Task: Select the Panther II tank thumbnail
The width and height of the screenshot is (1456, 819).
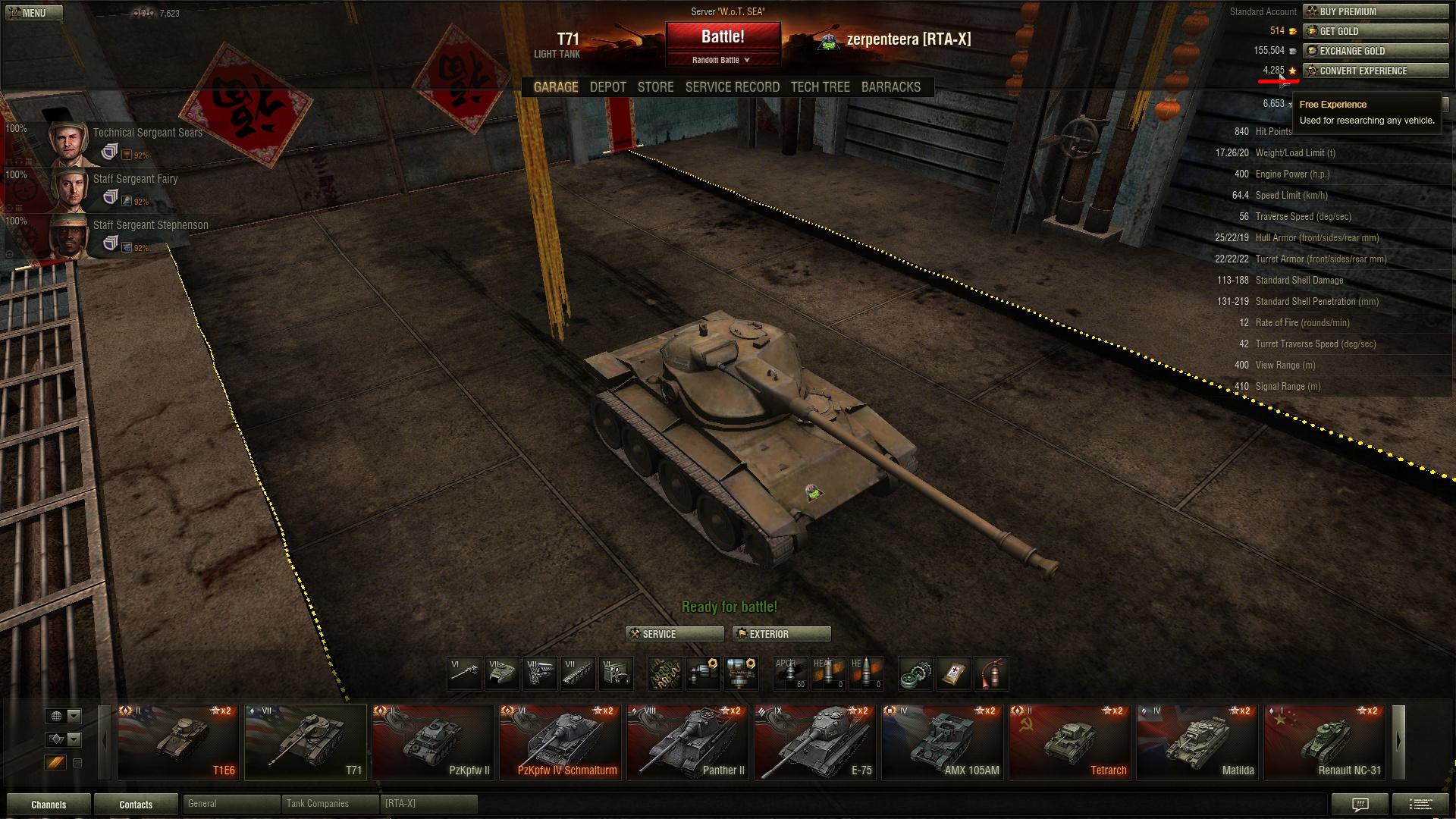Action: coord(688,742)
